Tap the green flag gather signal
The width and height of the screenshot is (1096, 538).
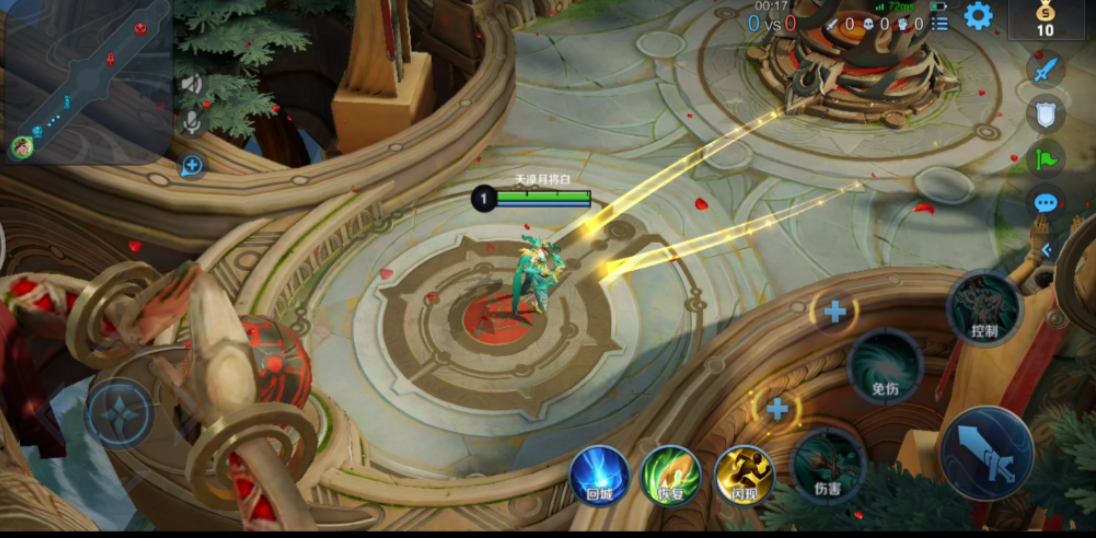pyautogui.click(x=1045, y=158)
